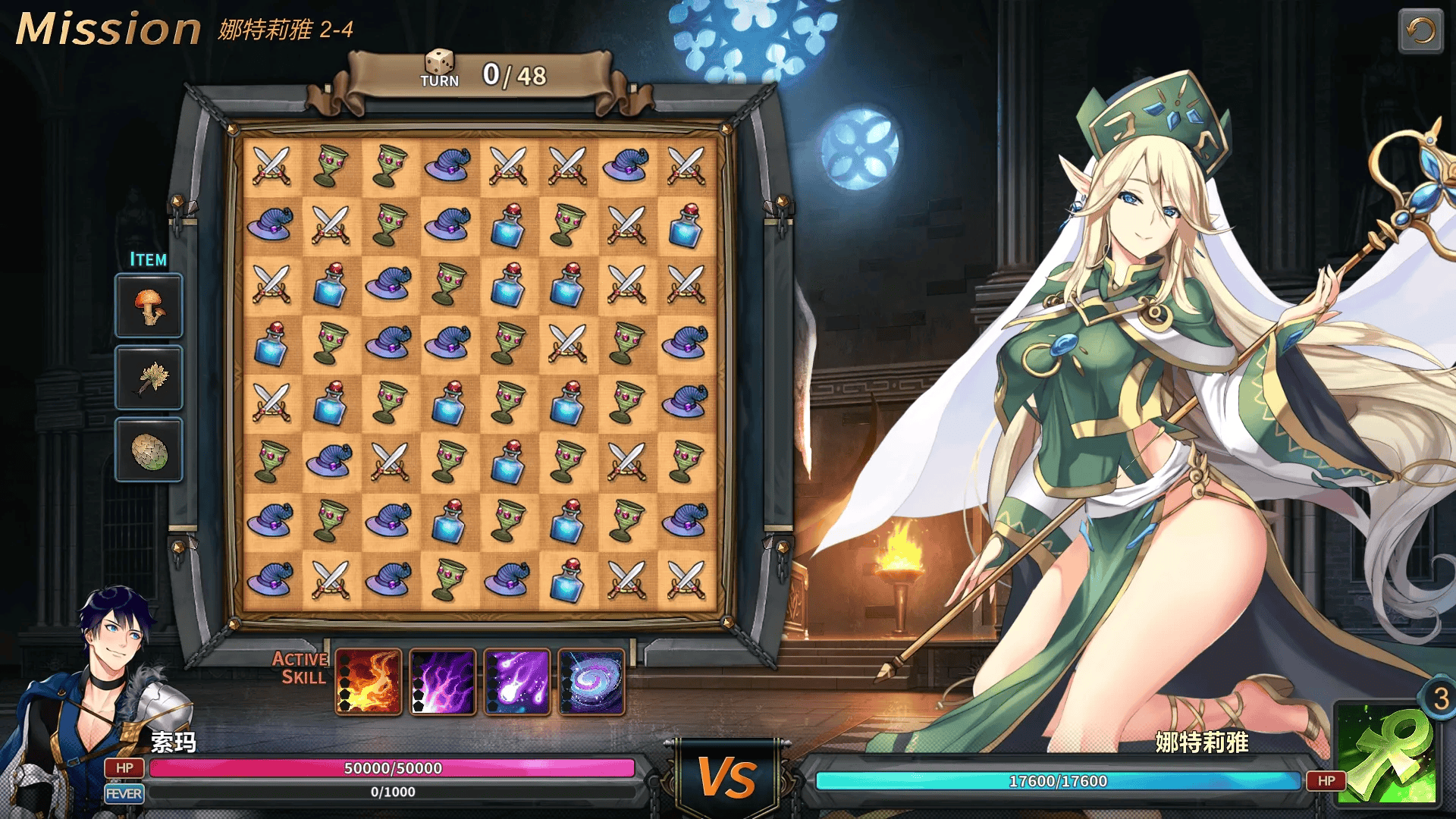Use the speckled egg item

coord(149,450)
